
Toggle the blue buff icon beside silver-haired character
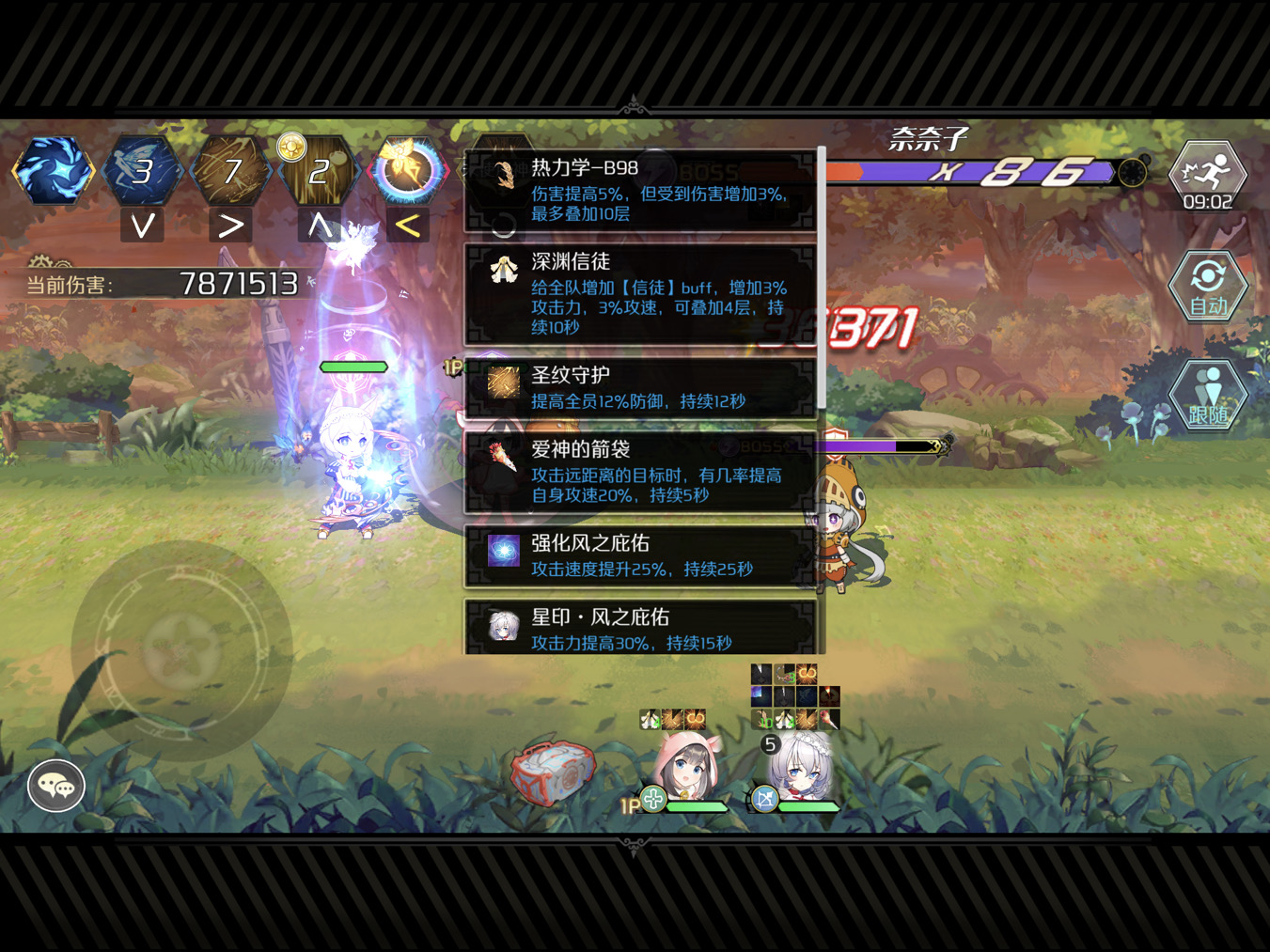(x=766, y=800)
